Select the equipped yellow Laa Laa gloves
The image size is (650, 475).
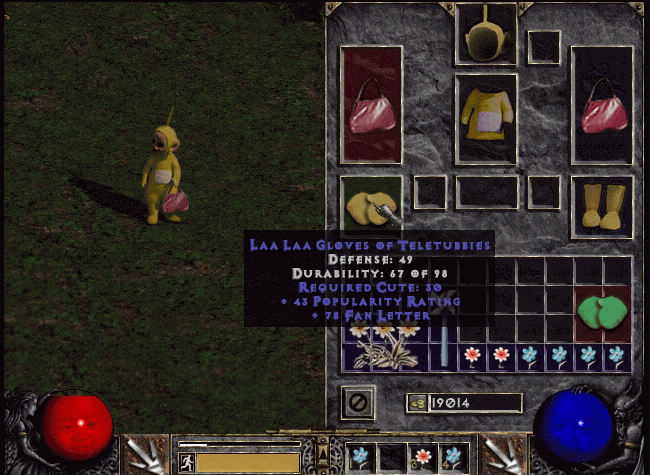(x=370, y=207)
